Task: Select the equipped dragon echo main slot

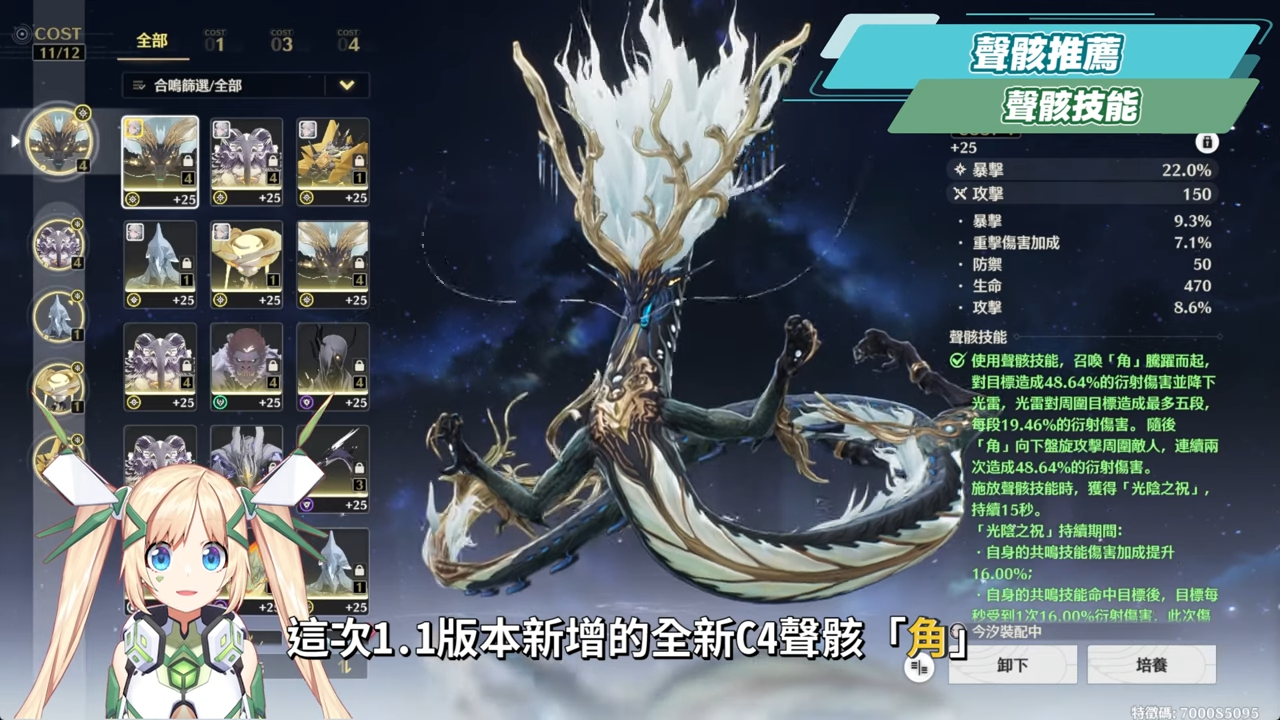Action: [x=59, y=141]
